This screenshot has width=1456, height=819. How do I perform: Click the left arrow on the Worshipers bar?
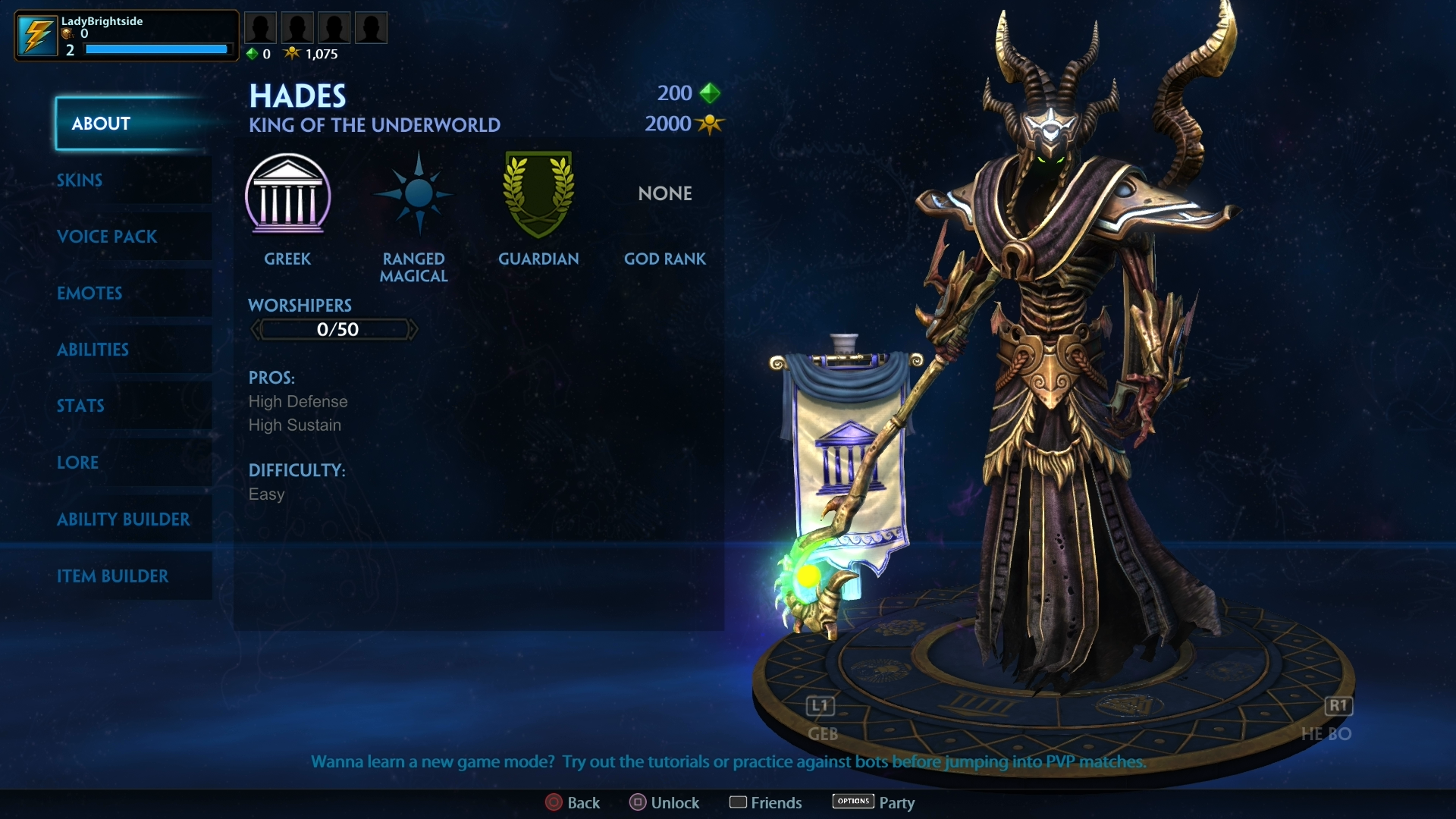[256, 328]
